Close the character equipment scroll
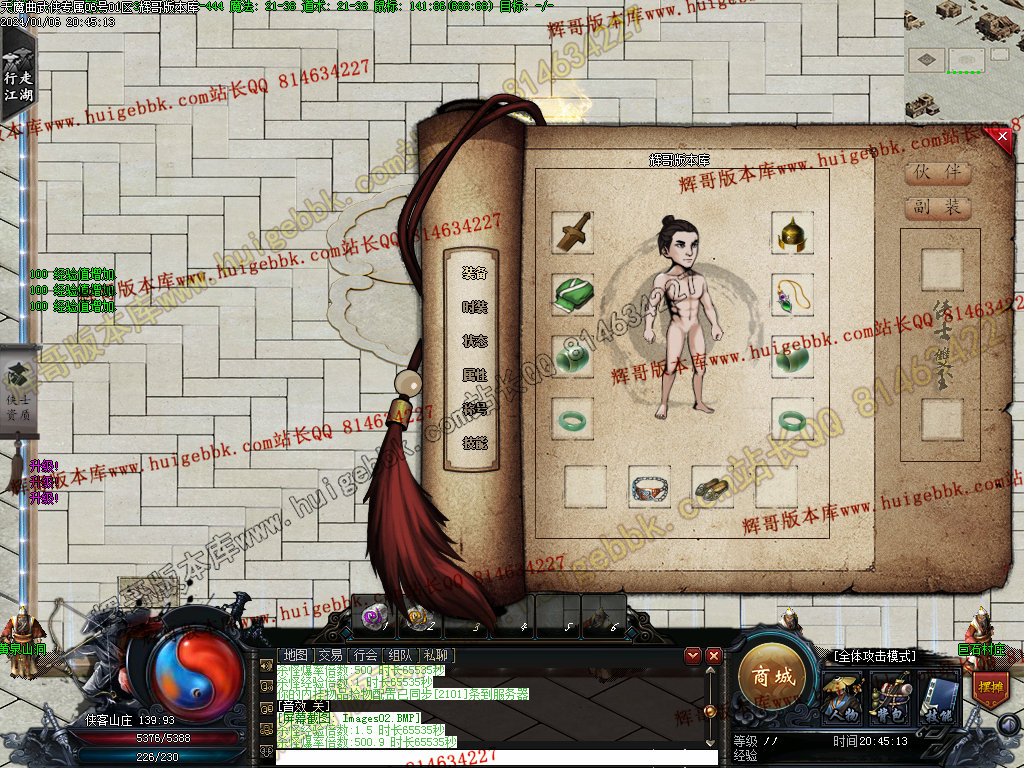This screenshot has height=768, width=1024. 1000,138
